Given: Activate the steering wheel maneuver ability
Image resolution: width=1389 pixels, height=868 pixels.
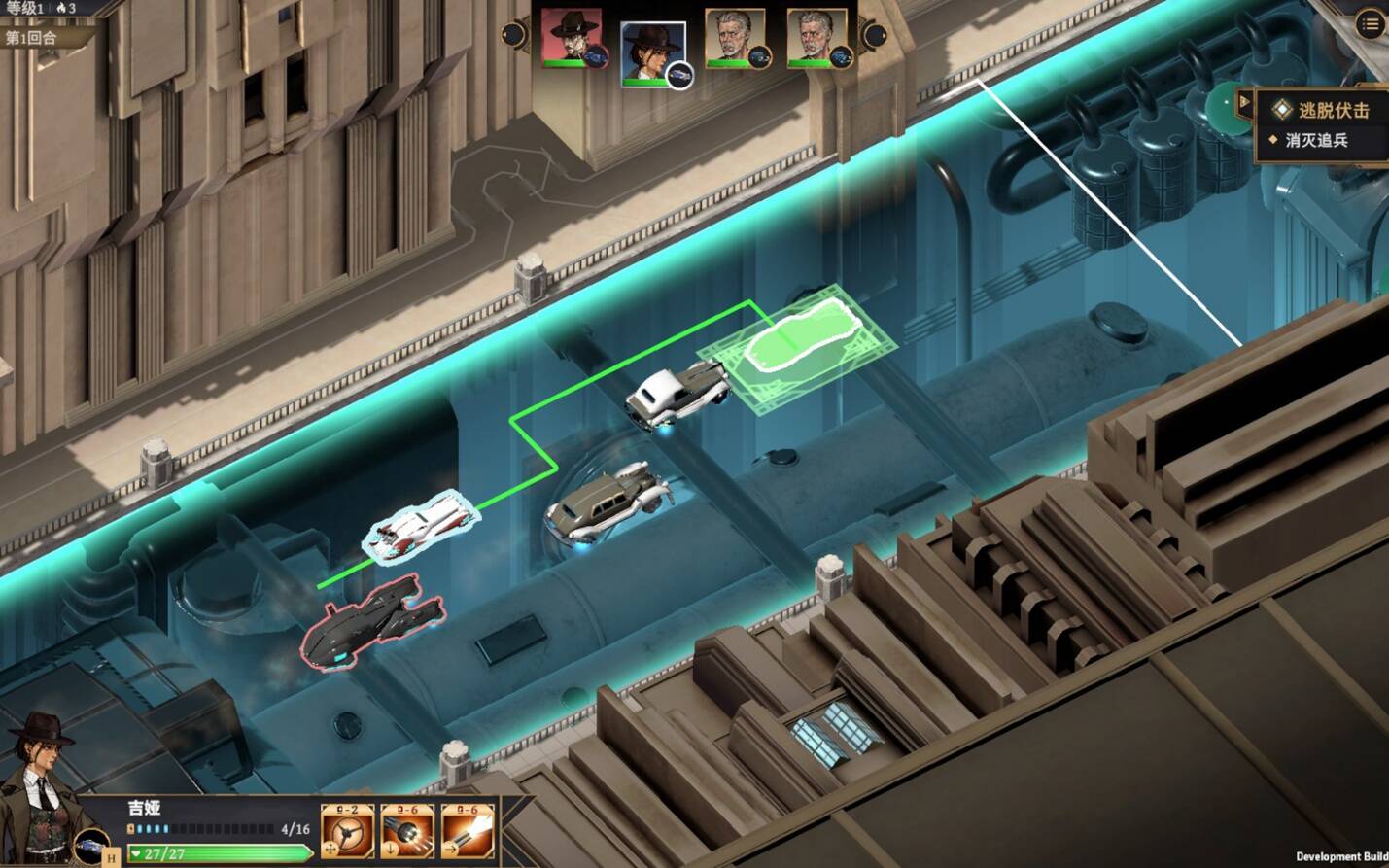Looking at the screenshot, I should (x=348, y=832).
